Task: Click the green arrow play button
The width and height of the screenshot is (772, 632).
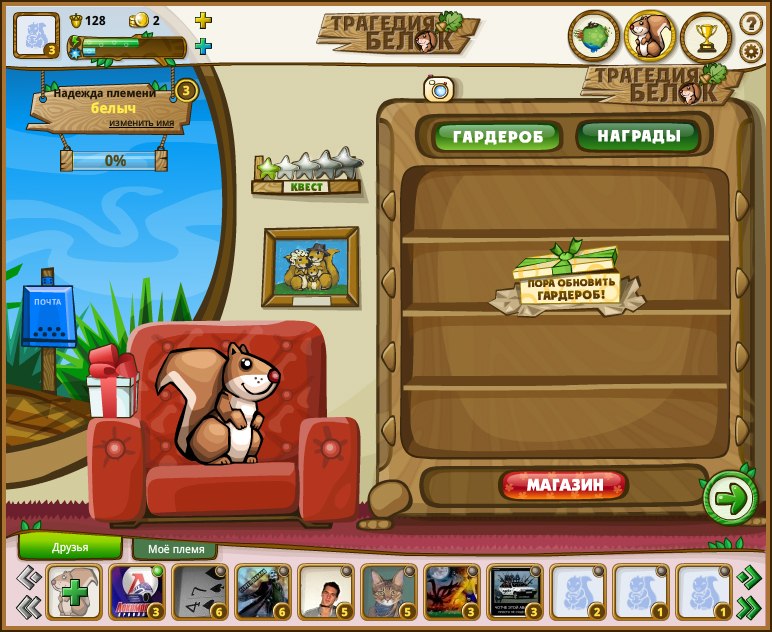Action: pos(731,498)
